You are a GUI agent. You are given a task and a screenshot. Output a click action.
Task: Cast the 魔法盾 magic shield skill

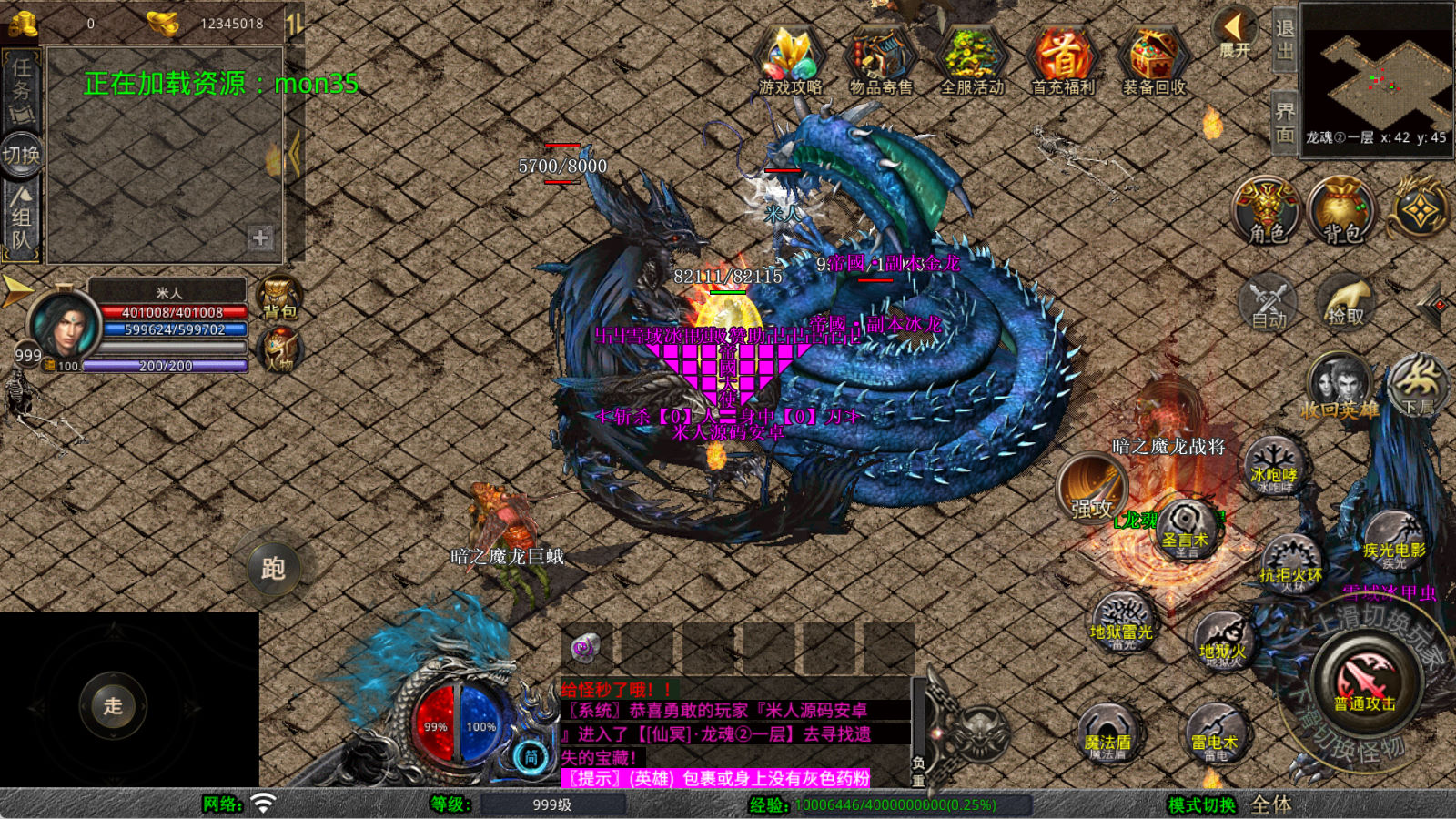(1107, 734)
